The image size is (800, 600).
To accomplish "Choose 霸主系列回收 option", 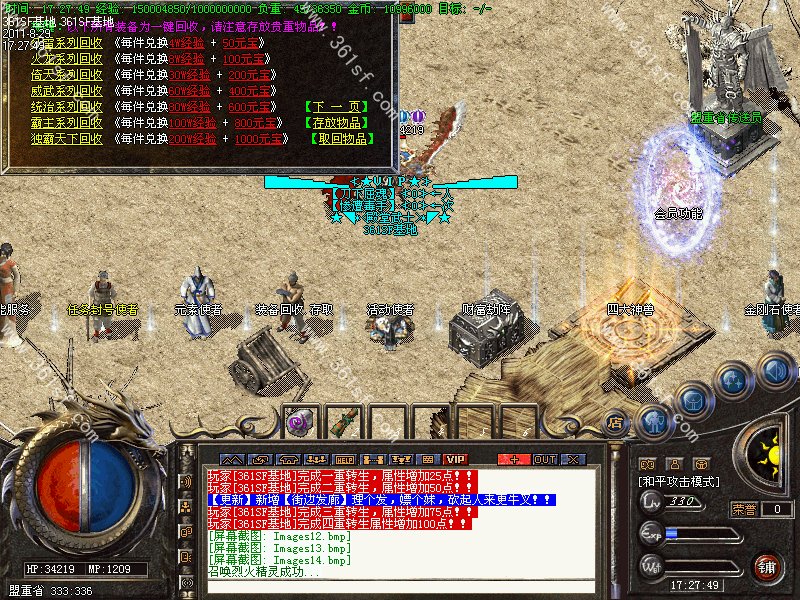I will (66, 123).
